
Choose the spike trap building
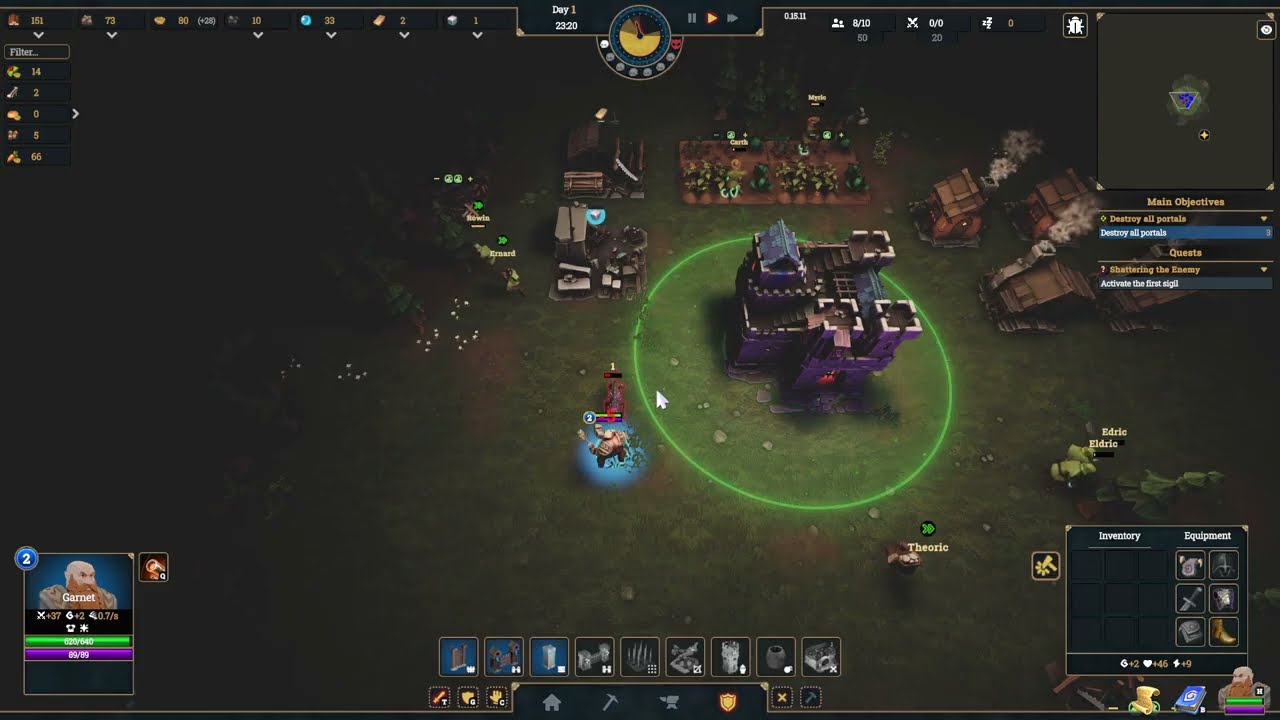[x=640, y=657]
